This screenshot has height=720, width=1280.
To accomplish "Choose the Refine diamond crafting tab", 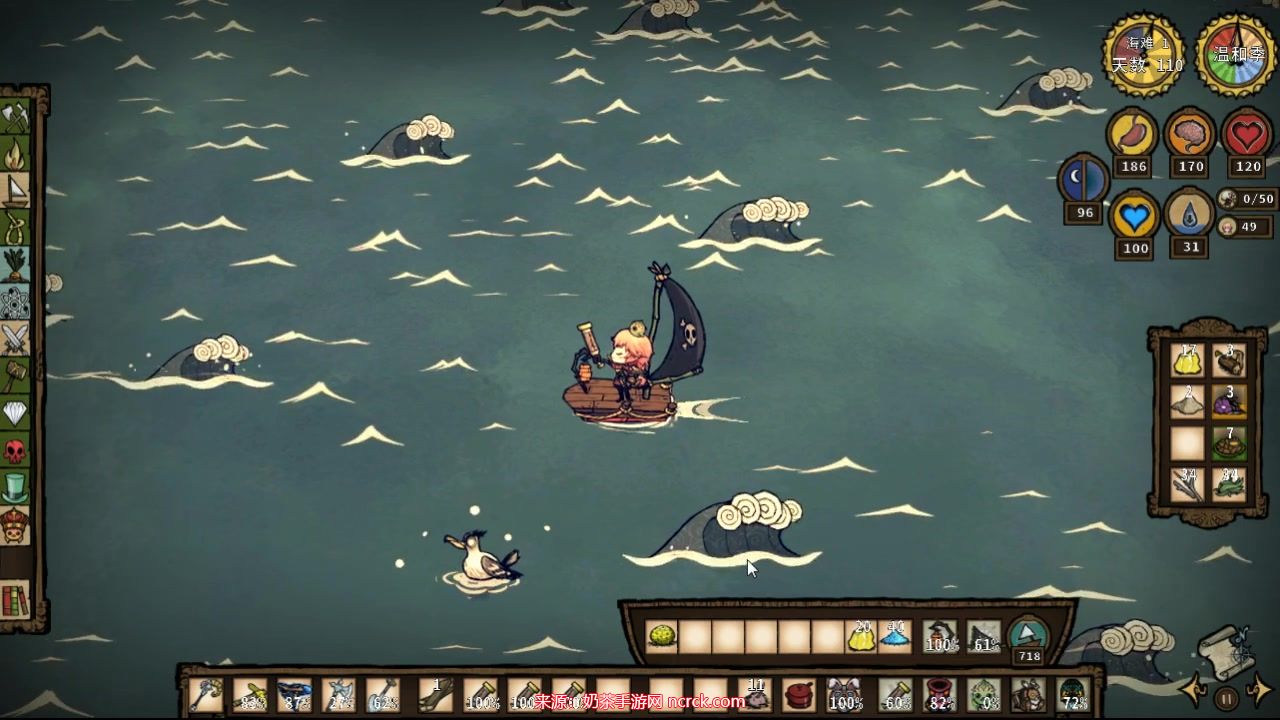I will point(15,414).
